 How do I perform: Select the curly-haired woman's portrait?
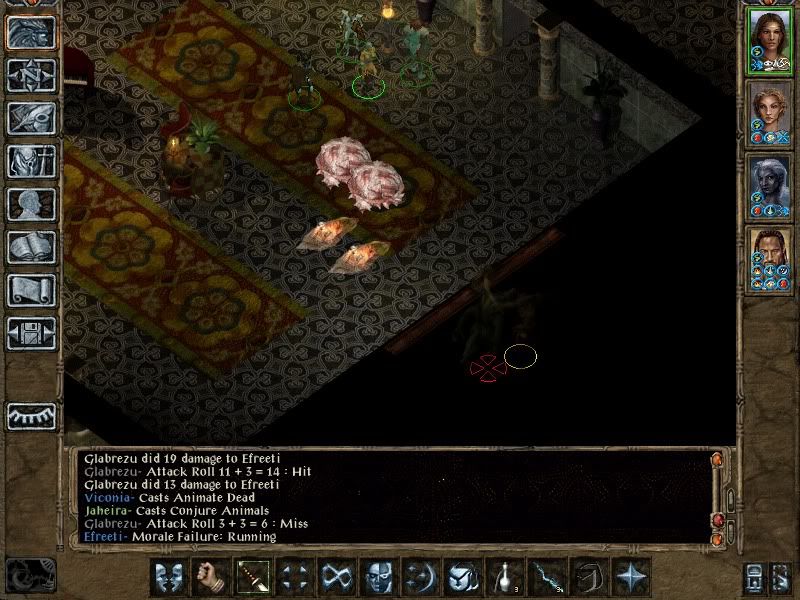(769, 114)
